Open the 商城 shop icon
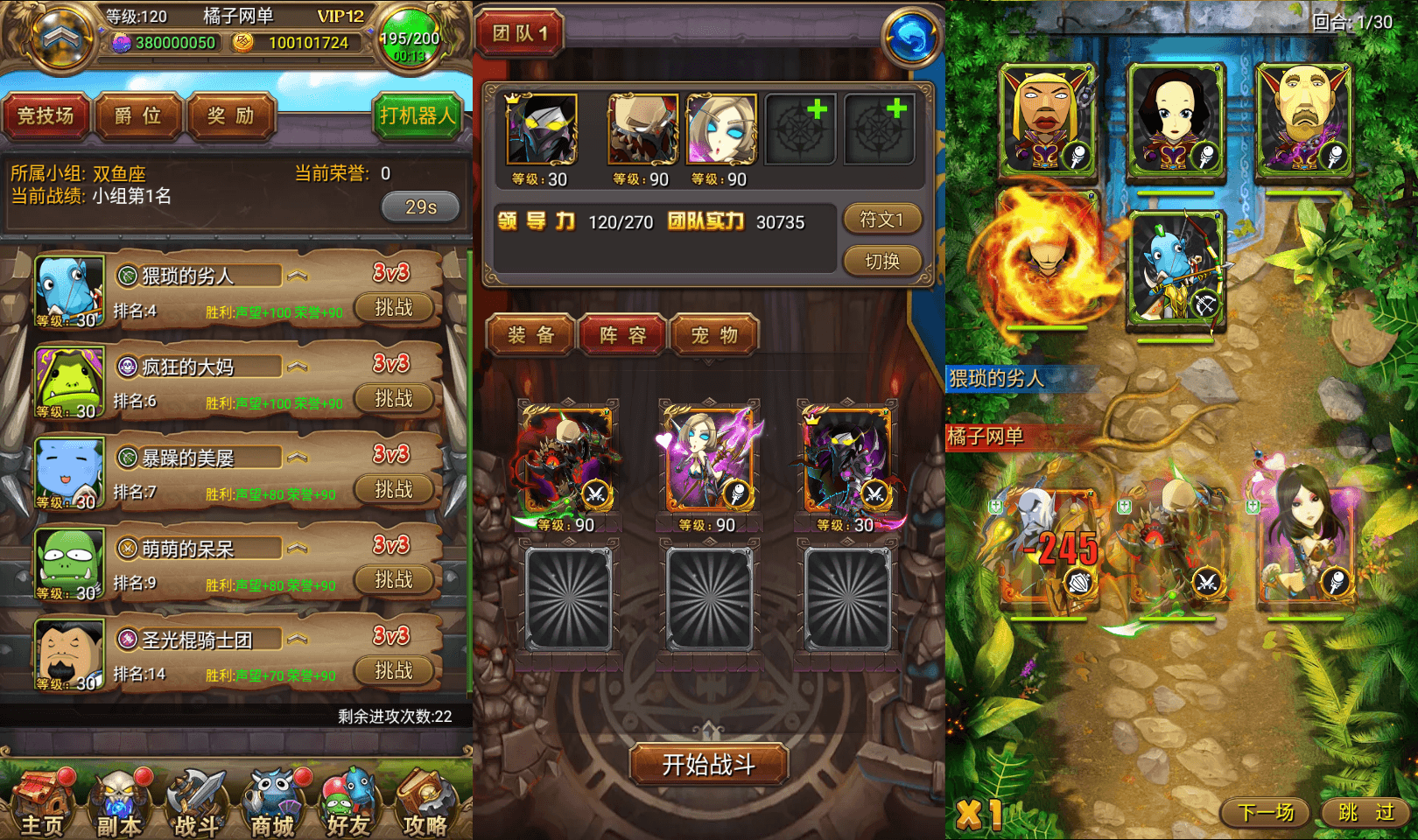The width and height of the screenshot is (1418, 840). (x=272, y=801)
